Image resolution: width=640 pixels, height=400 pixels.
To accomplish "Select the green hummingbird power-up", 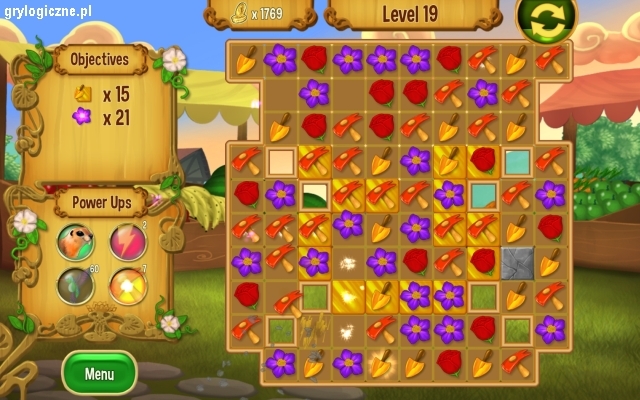I will pos(75,287).
